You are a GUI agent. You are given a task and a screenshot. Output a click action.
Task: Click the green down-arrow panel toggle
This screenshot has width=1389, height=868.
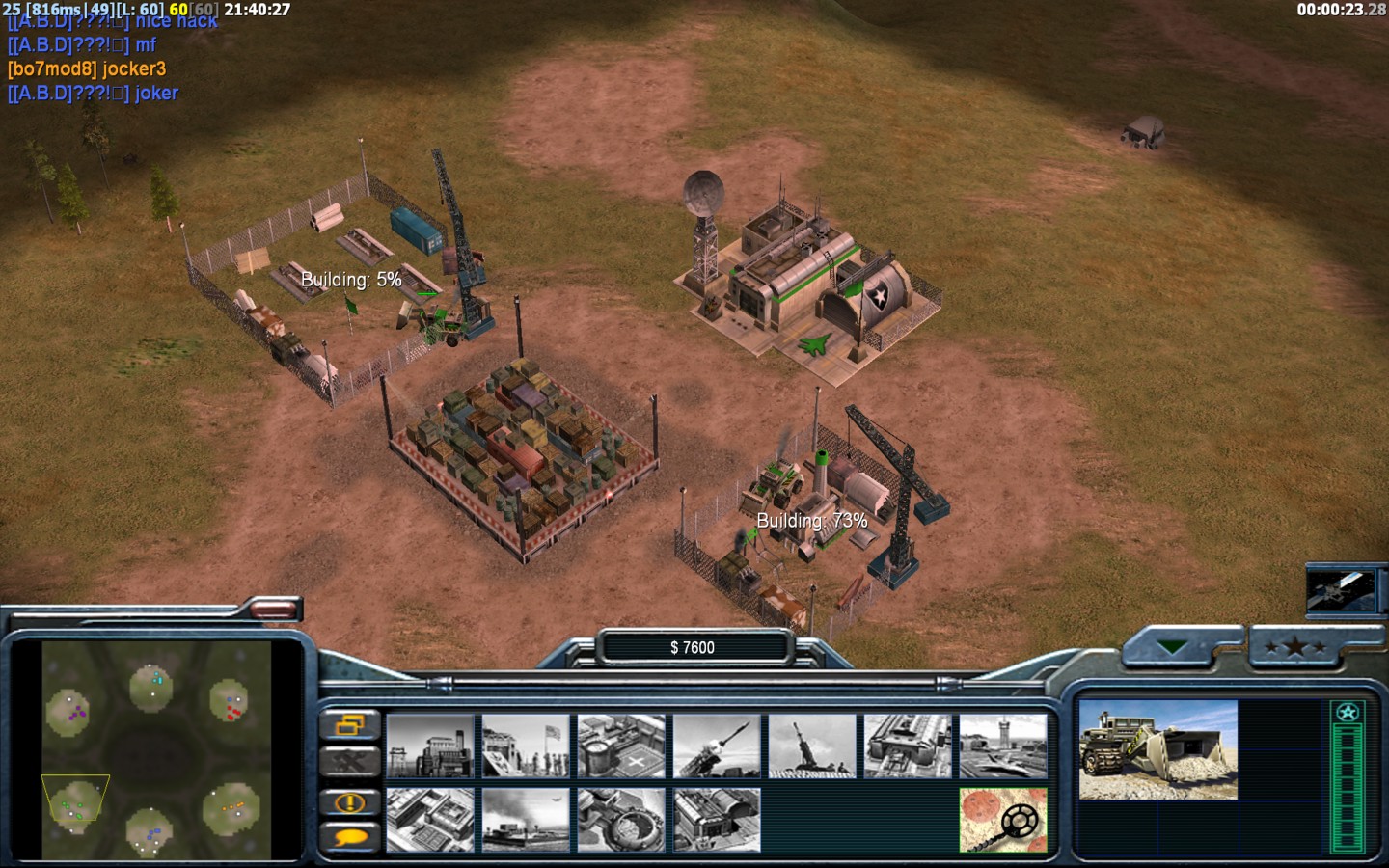[x=1173, y=647]
